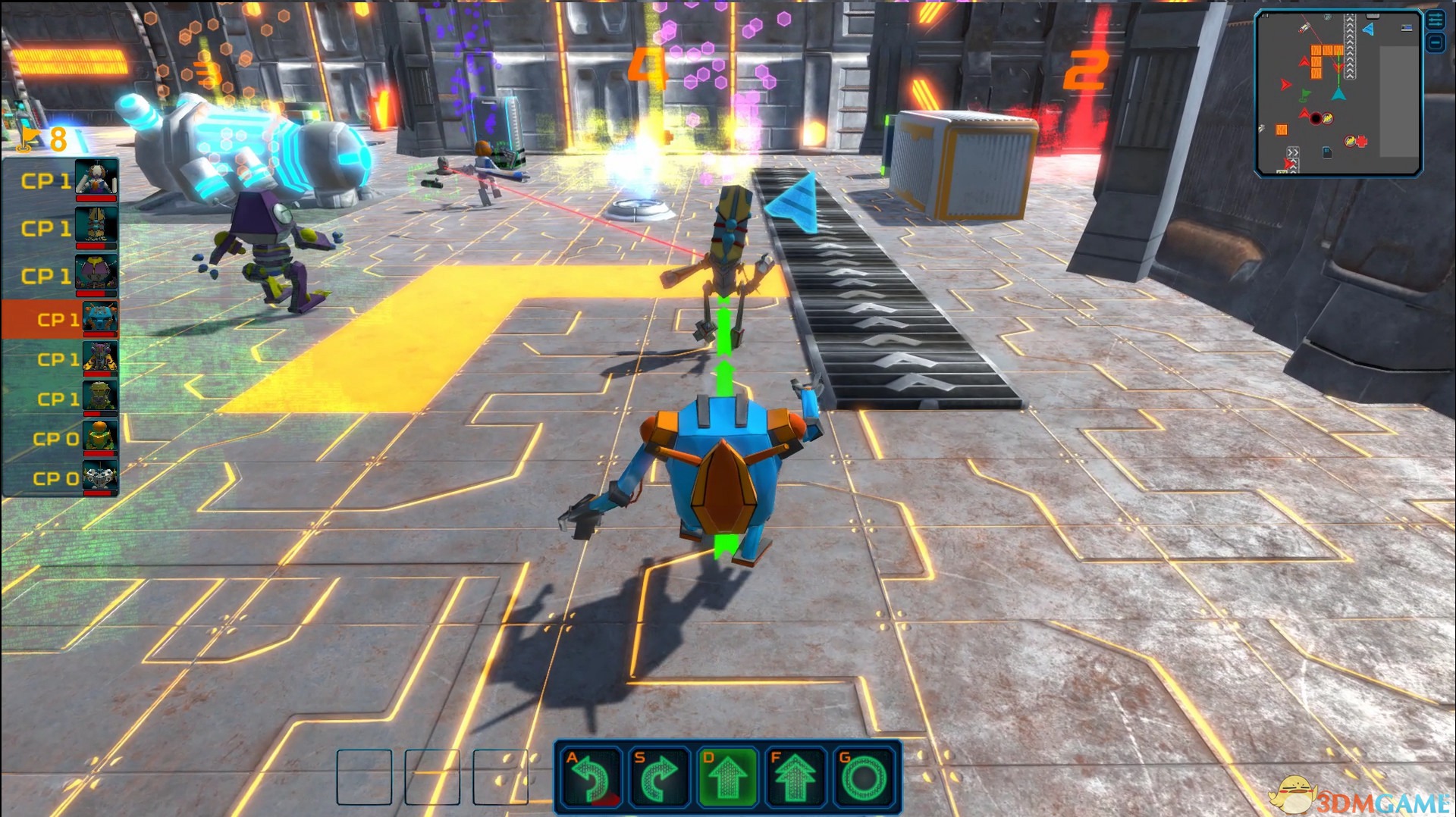Viewport: 1456px width, 817px height.
Task: Select the white skull-like robot portrait
Action: pyautogui.click(x=99, y=477)
